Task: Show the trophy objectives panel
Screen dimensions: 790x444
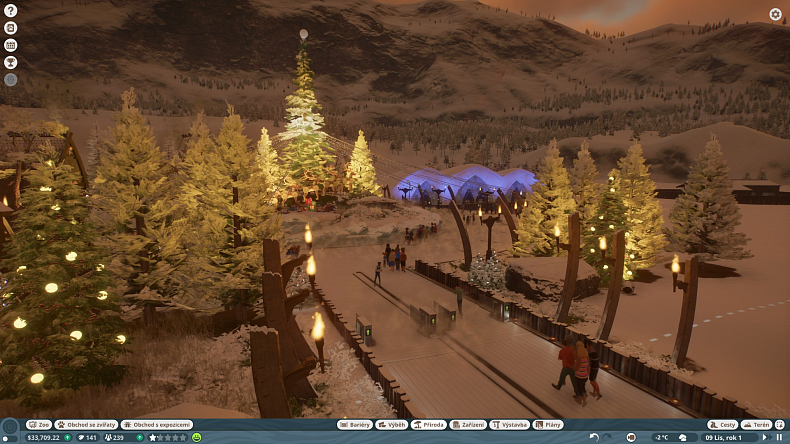Action: (10, 62)
